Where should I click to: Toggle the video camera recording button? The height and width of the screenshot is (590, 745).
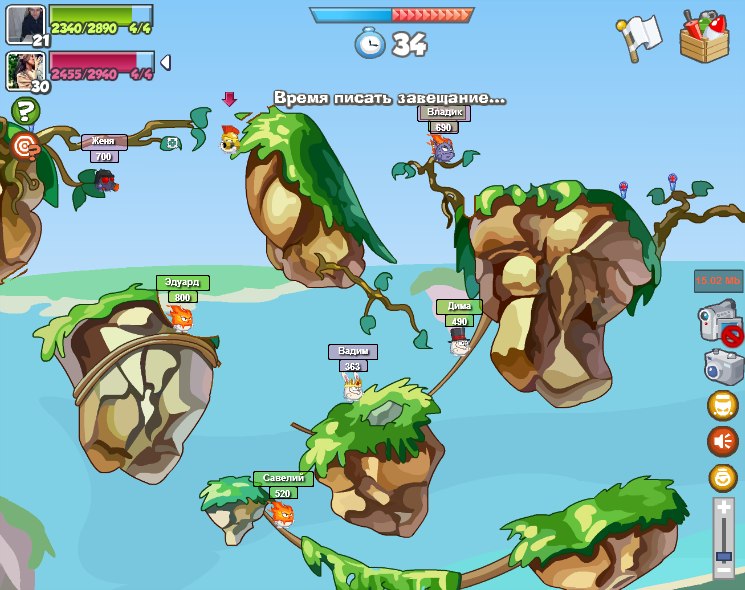719,324
